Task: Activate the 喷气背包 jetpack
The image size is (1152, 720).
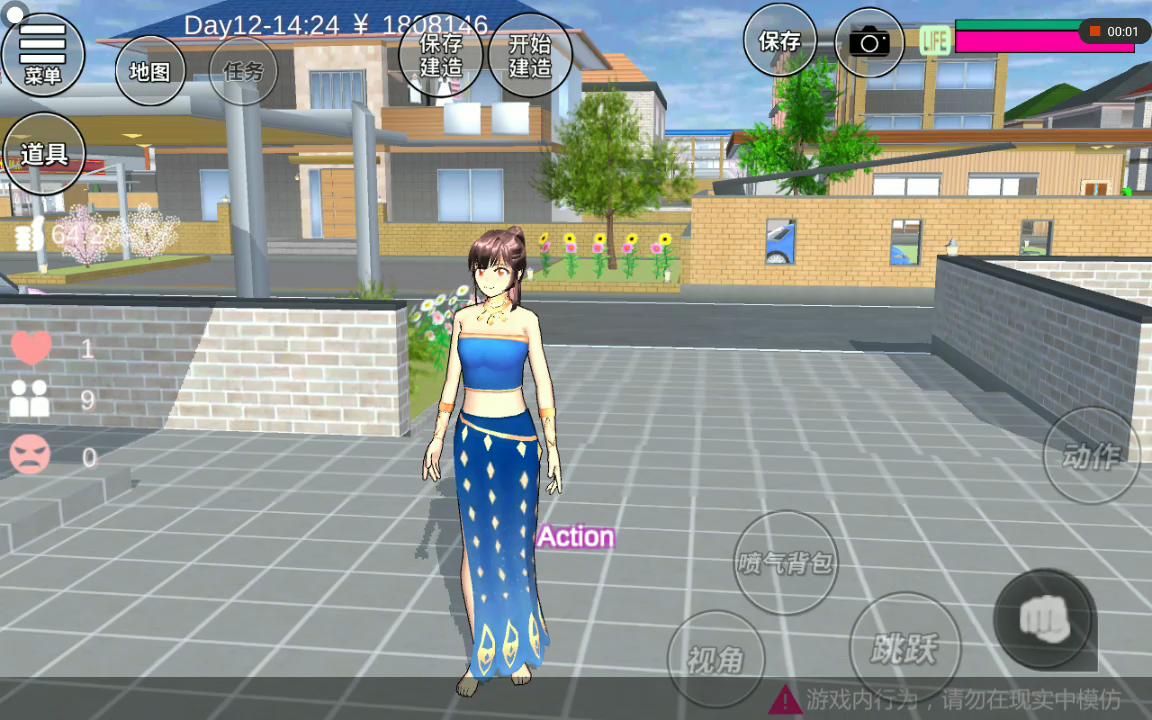Action: pyautogui.click(x=785, y=563)
